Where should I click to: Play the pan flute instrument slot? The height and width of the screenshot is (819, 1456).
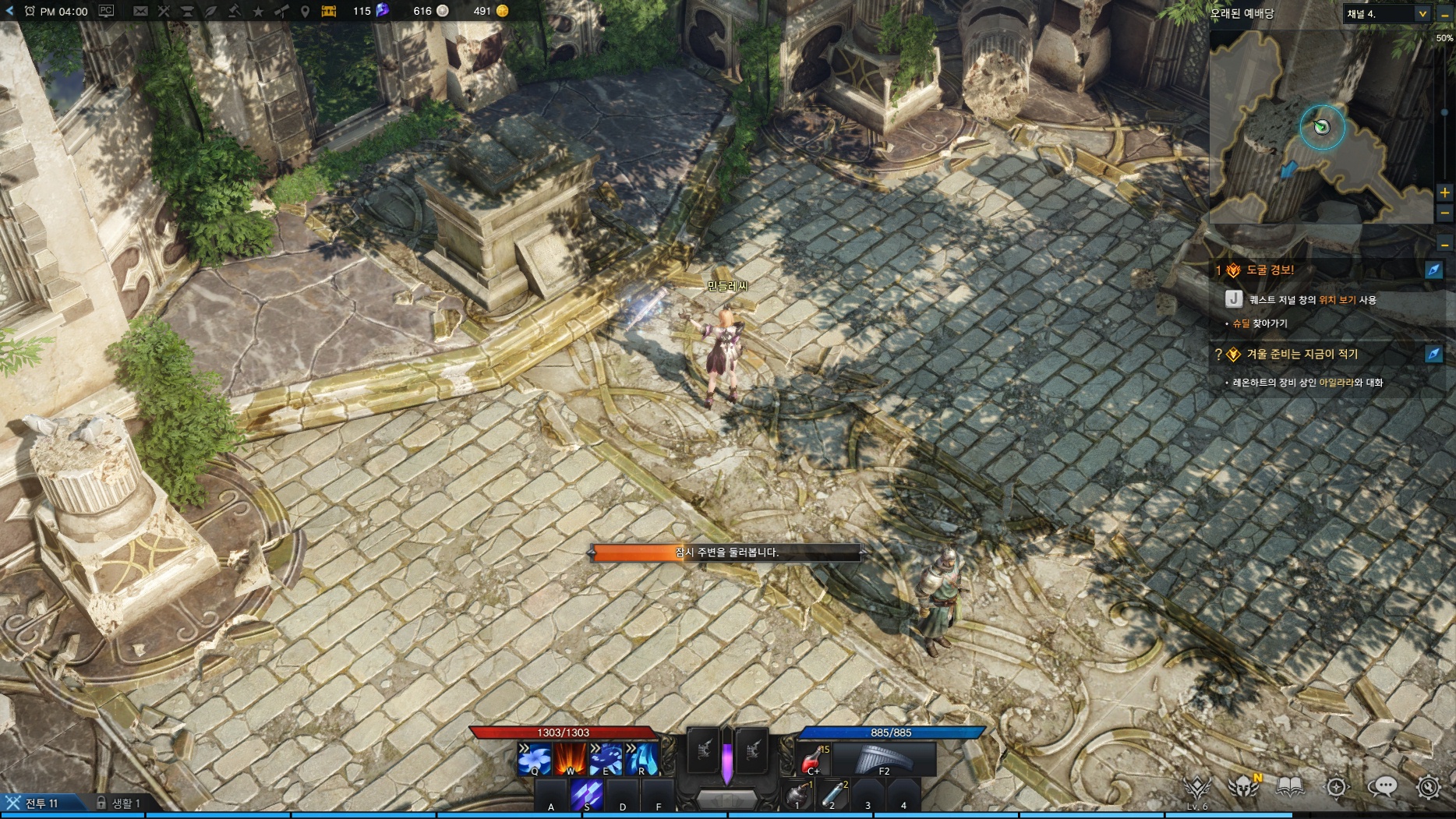click(x=884, y=758)
